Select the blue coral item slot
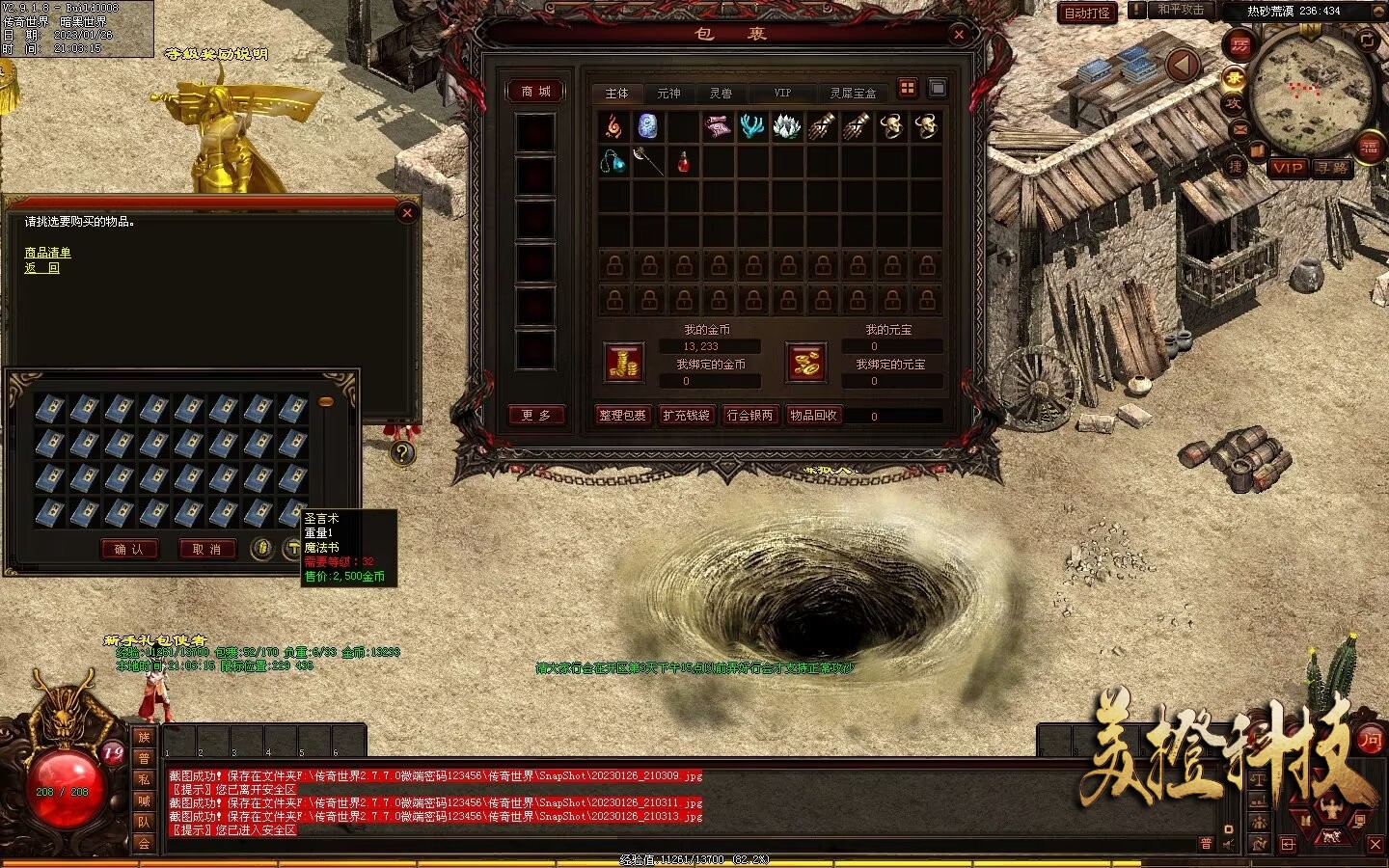Viewport: 1389px width, 868px height. [x=752, y=126]
